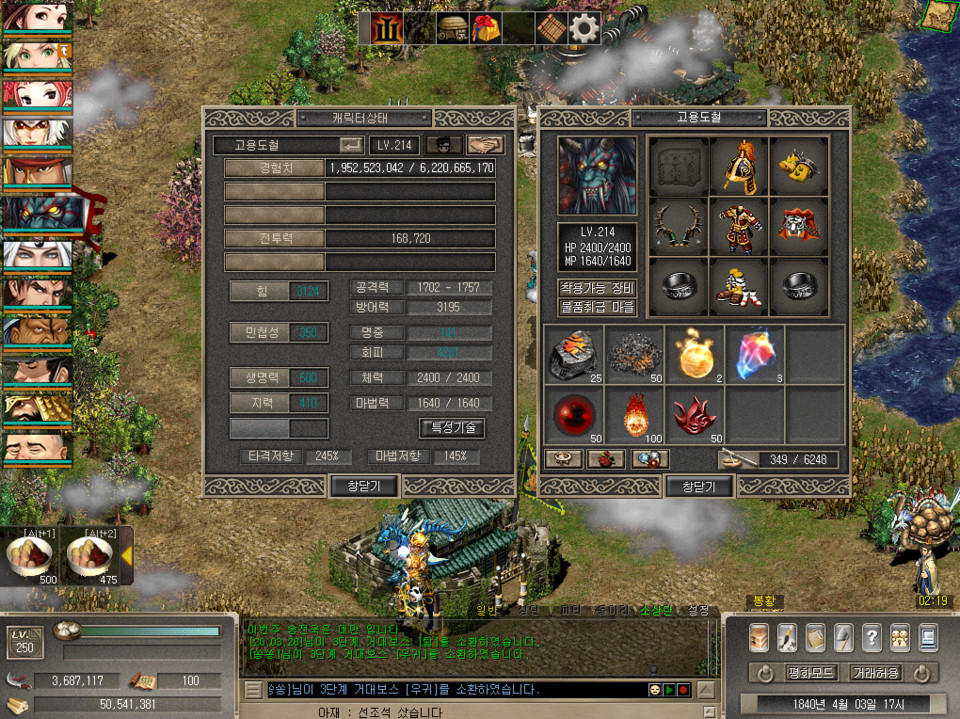Select the golden helmet equipment slot
The height and width of the screenshot is (719, 960).
(x=738, y=164)
